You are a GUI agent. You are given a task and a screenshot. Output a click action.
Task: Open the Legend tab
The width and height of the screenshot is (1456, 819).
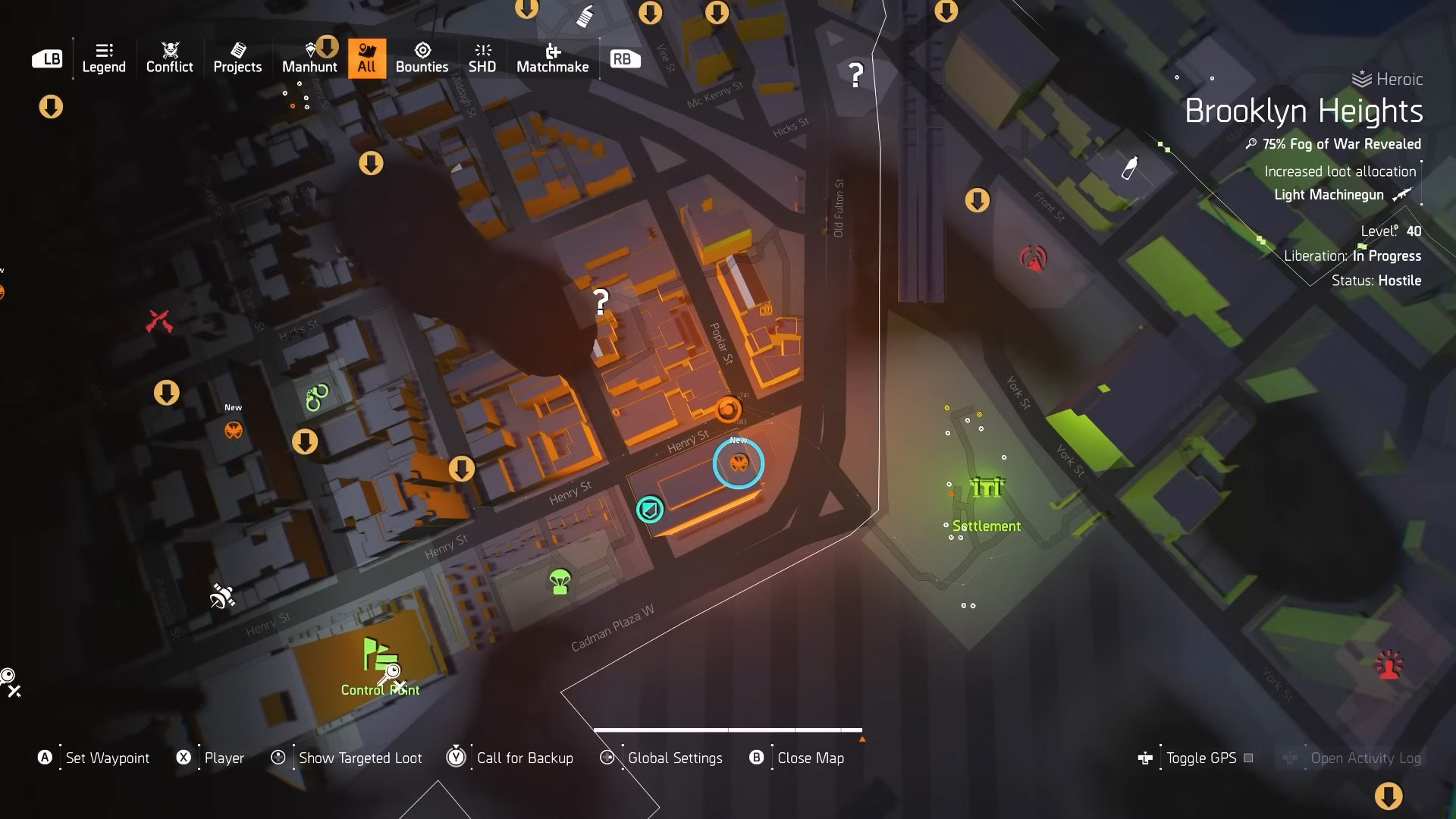coord(104,58)
